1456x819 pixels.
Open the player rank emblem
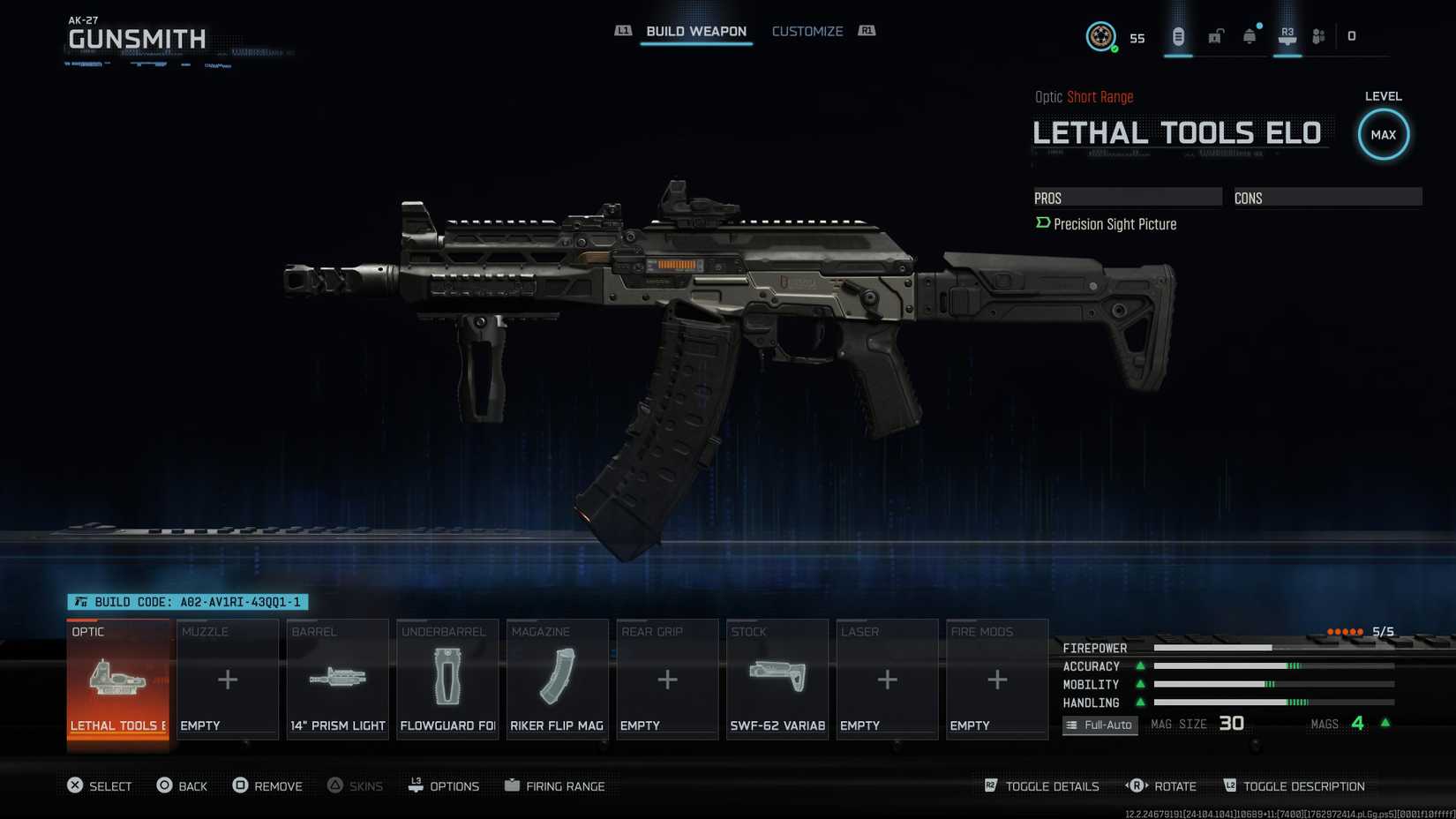pos(1100,36)
